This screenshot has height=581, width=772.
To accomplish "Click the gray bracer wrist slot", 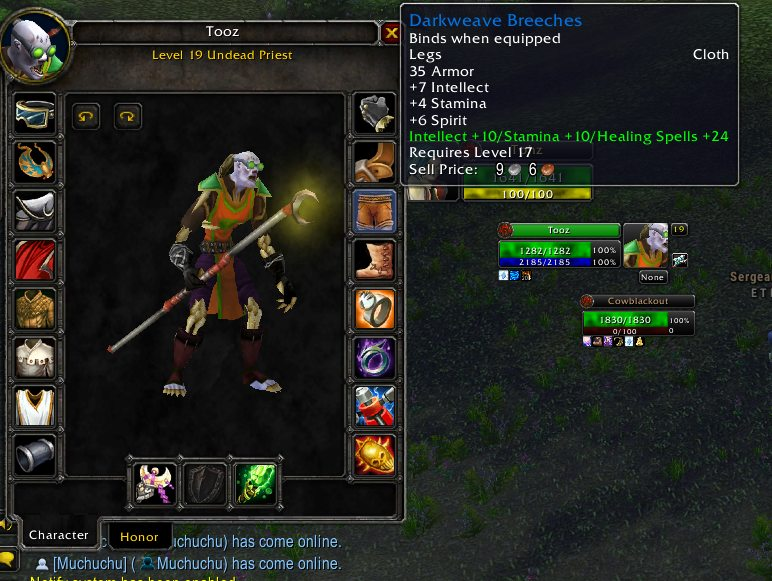I will pos(35,455).
